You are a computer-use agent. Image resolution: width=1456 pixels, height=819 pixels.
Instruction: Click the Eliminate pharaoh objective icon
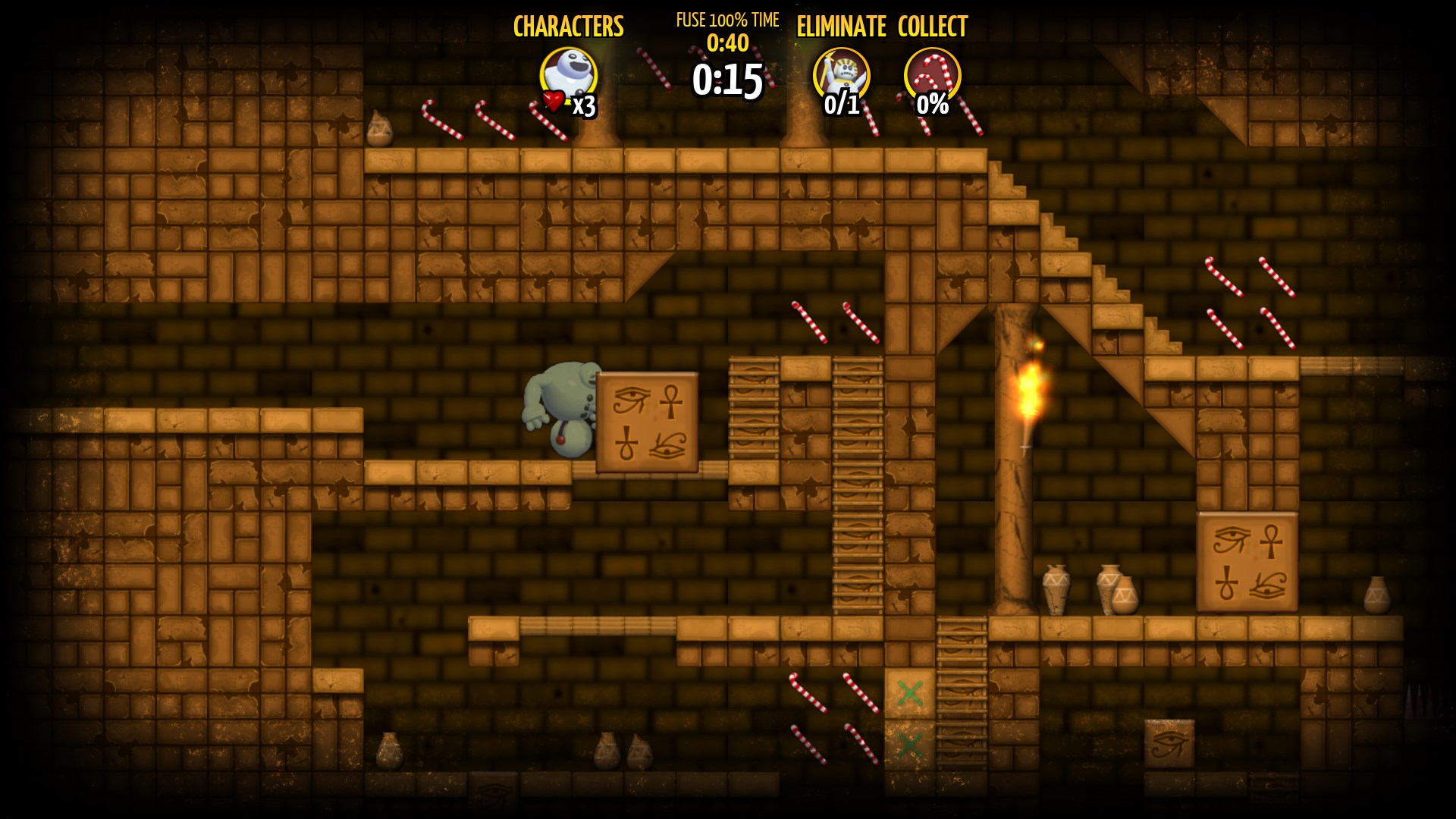point(841,76)
